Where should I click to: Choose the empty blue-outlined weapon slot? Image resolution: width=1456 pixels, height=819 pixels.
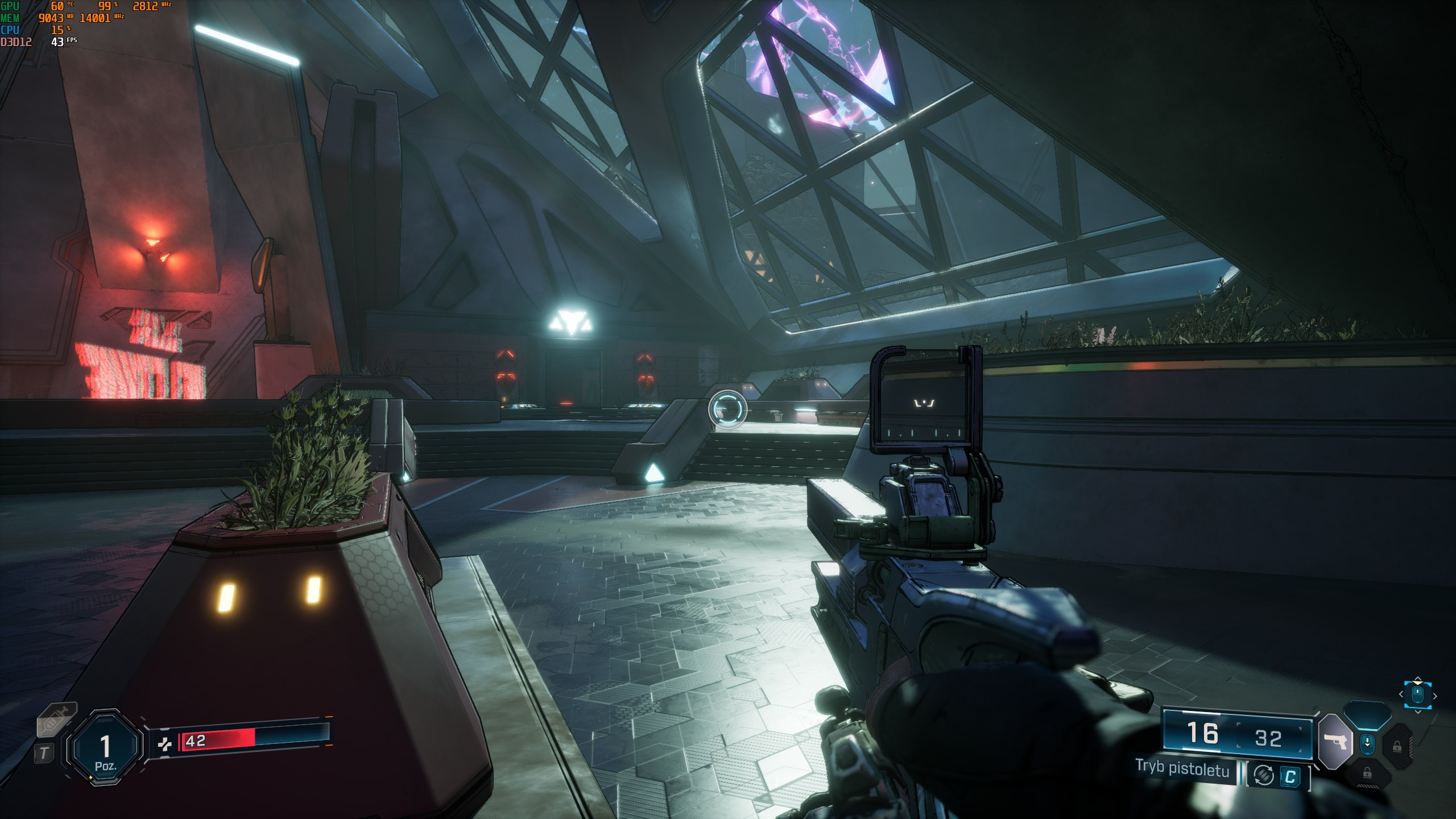tap(1367, 715)
